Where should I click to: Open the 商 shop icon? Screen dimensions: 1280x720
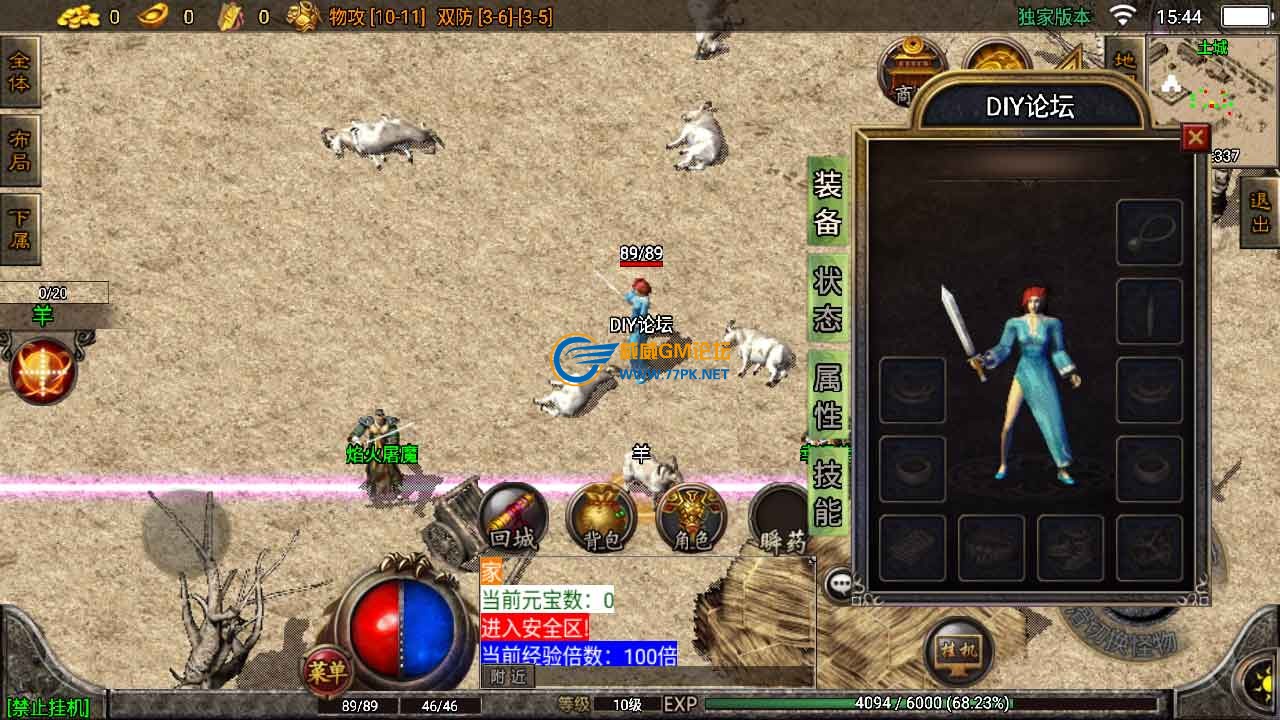click(x=910, y=70)
